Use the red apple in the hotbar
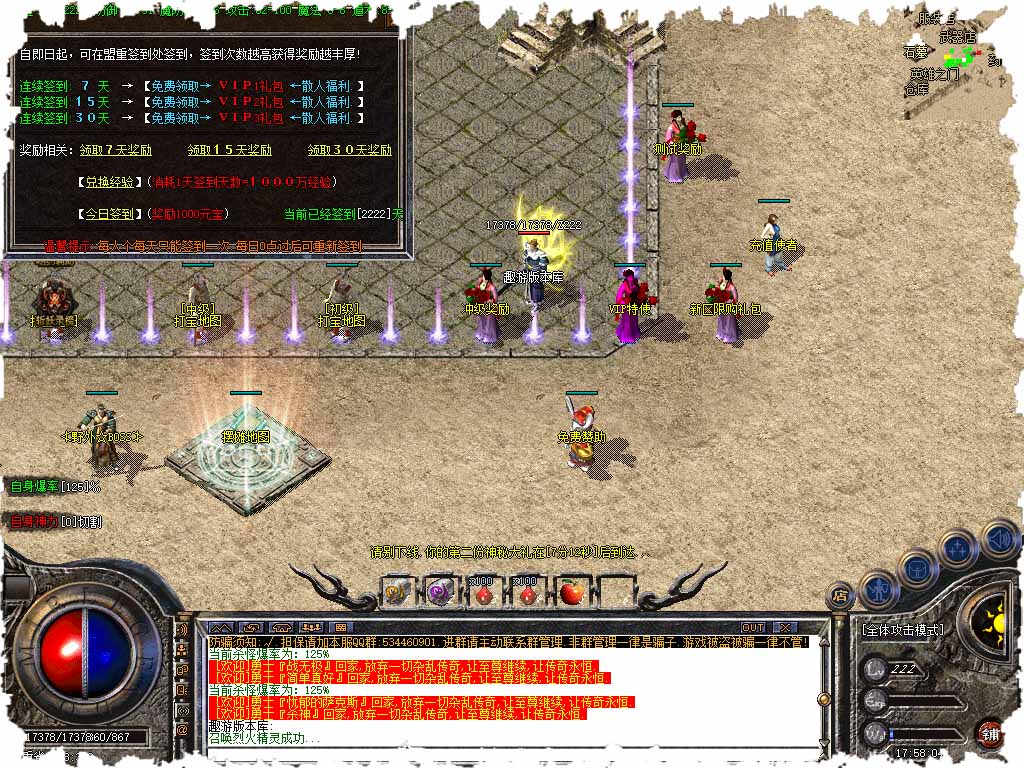This screenshot has width=1024, height=768. (x=571, y=592)
